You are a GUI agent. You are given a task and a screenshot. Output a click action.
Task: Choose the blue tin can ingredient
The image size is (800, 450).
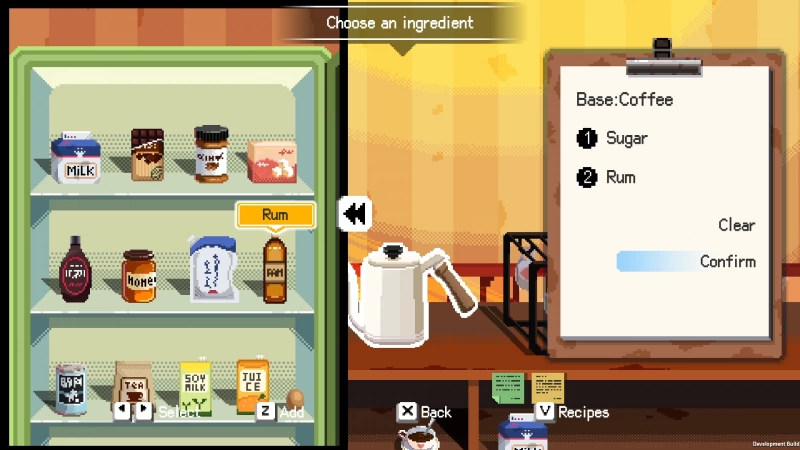(70, 388)
